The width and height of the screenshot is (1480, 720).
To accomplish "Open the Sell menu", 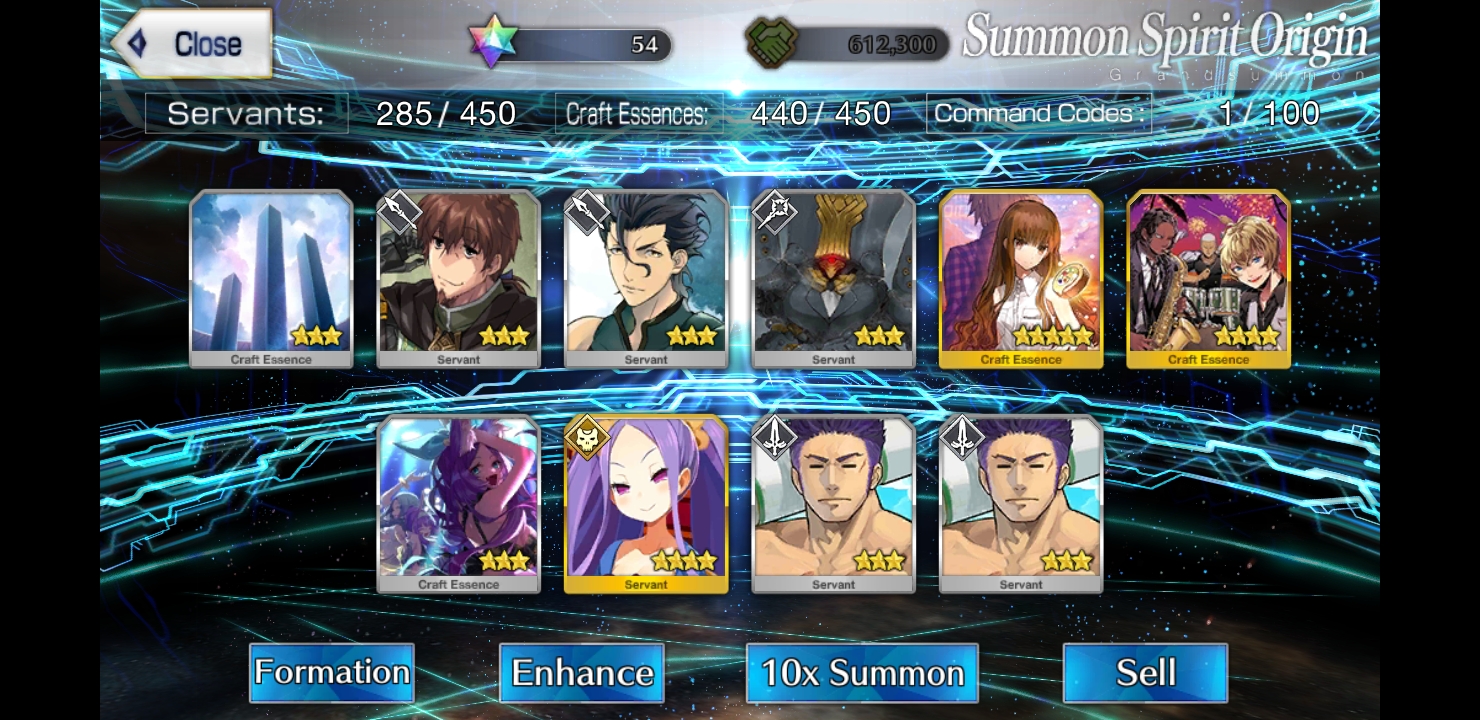I will pos(1145,672).
